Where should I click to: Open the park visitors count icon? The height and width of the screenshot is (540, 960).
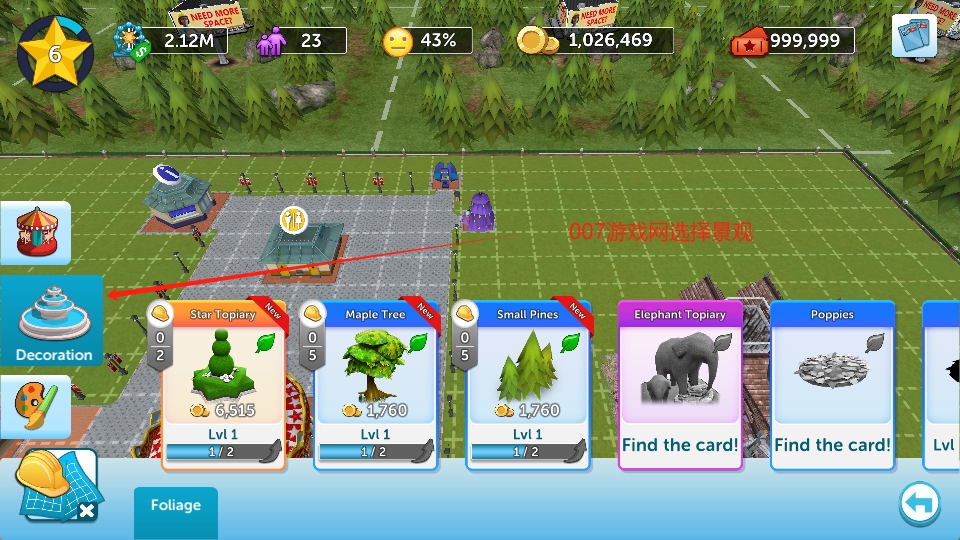tap(272, 41)
